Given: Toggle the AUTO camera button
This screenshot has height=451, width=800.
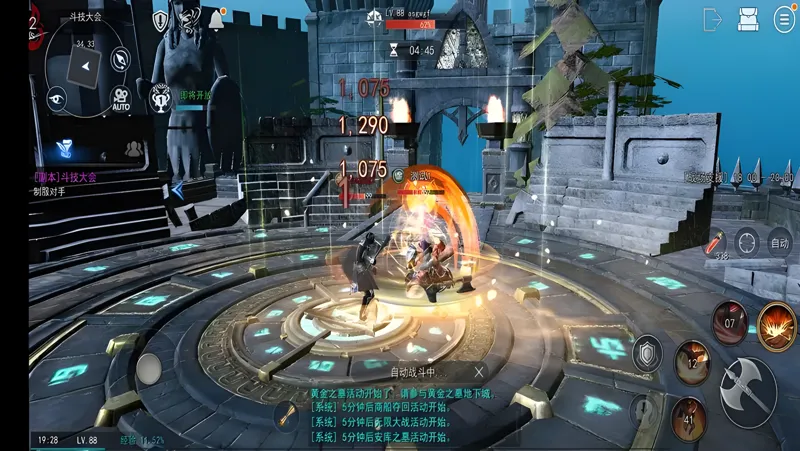Looking at the screenshot, I should point(121,98).
